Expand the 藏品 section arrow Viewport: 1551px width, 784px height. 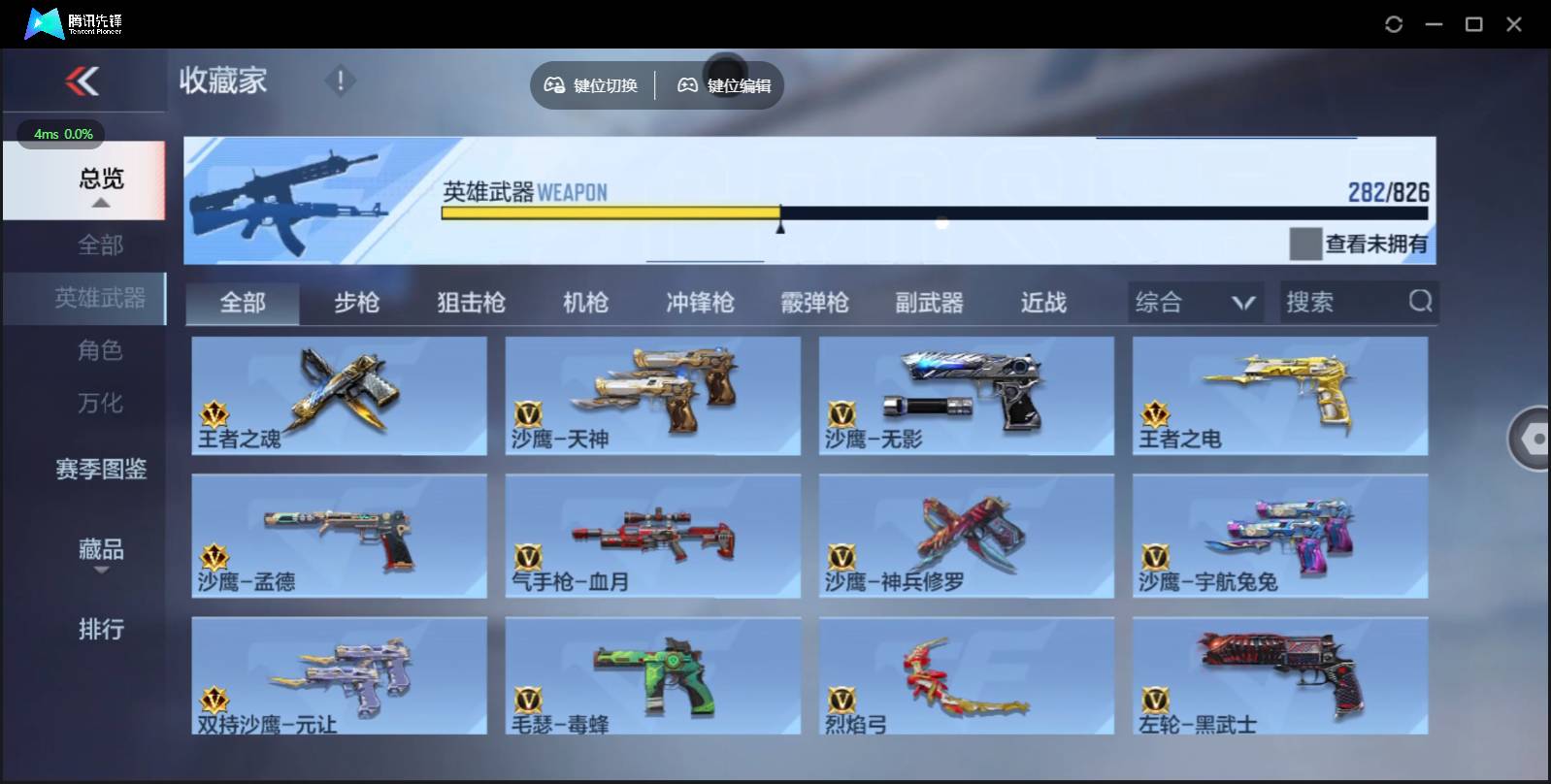click(x=101, y=572)
